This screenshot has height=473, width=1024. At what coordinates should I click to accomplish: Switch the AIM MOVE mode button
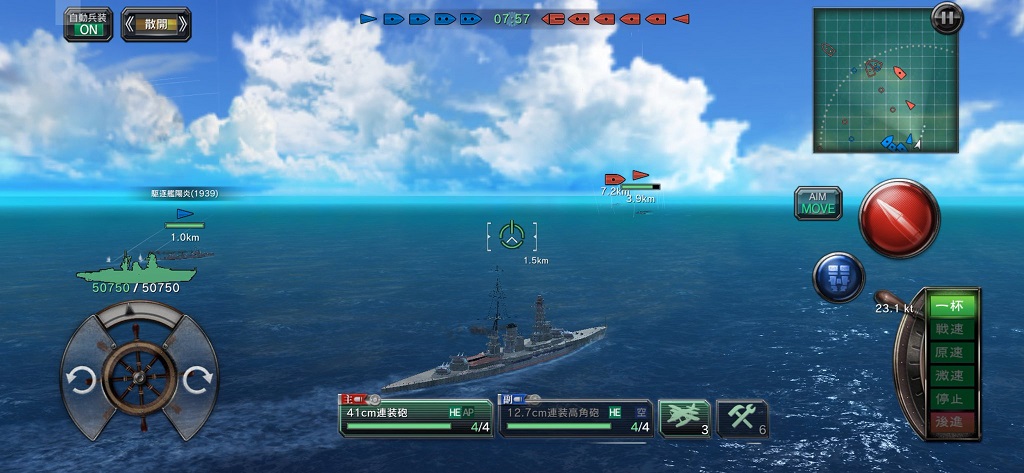click(818, 203)
